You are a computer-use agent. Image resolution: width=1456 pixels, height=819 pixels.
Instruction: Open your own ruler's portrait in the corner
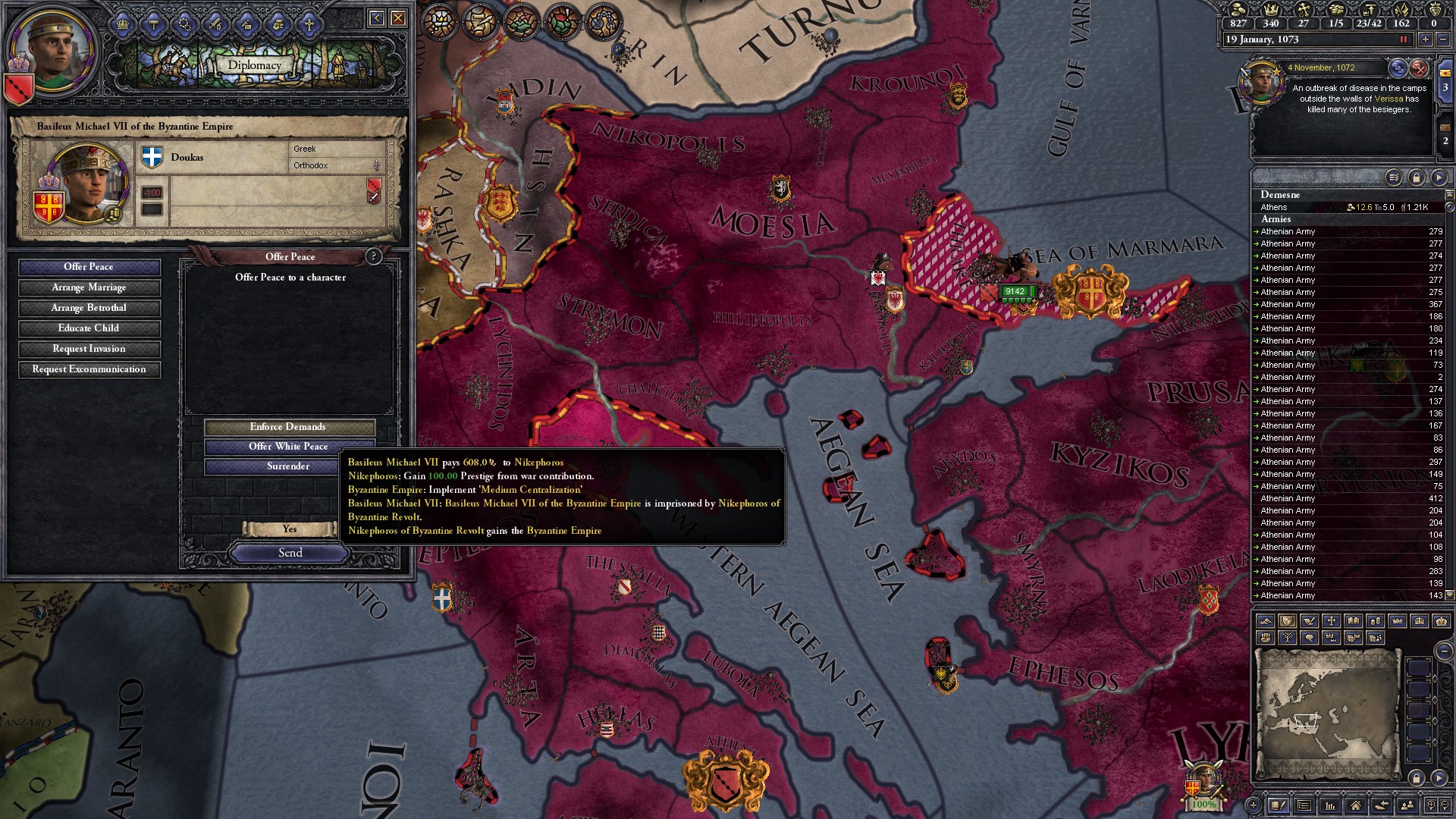(55, 49)
